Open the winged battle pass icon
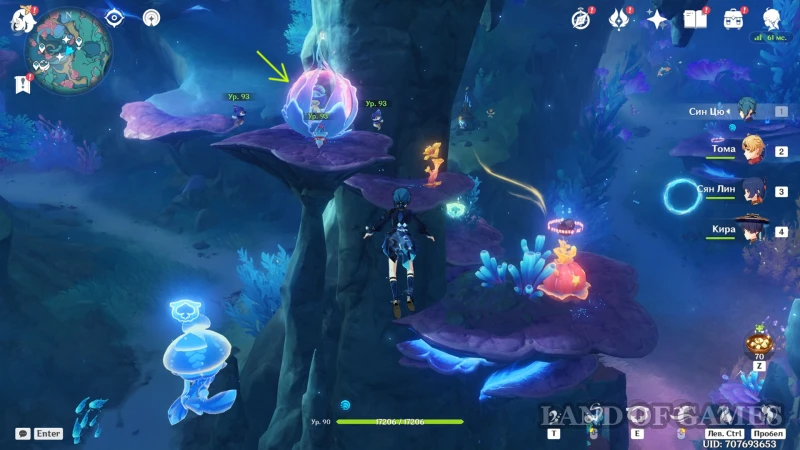This screenshot has width=800, height=450. click(618, 18)
